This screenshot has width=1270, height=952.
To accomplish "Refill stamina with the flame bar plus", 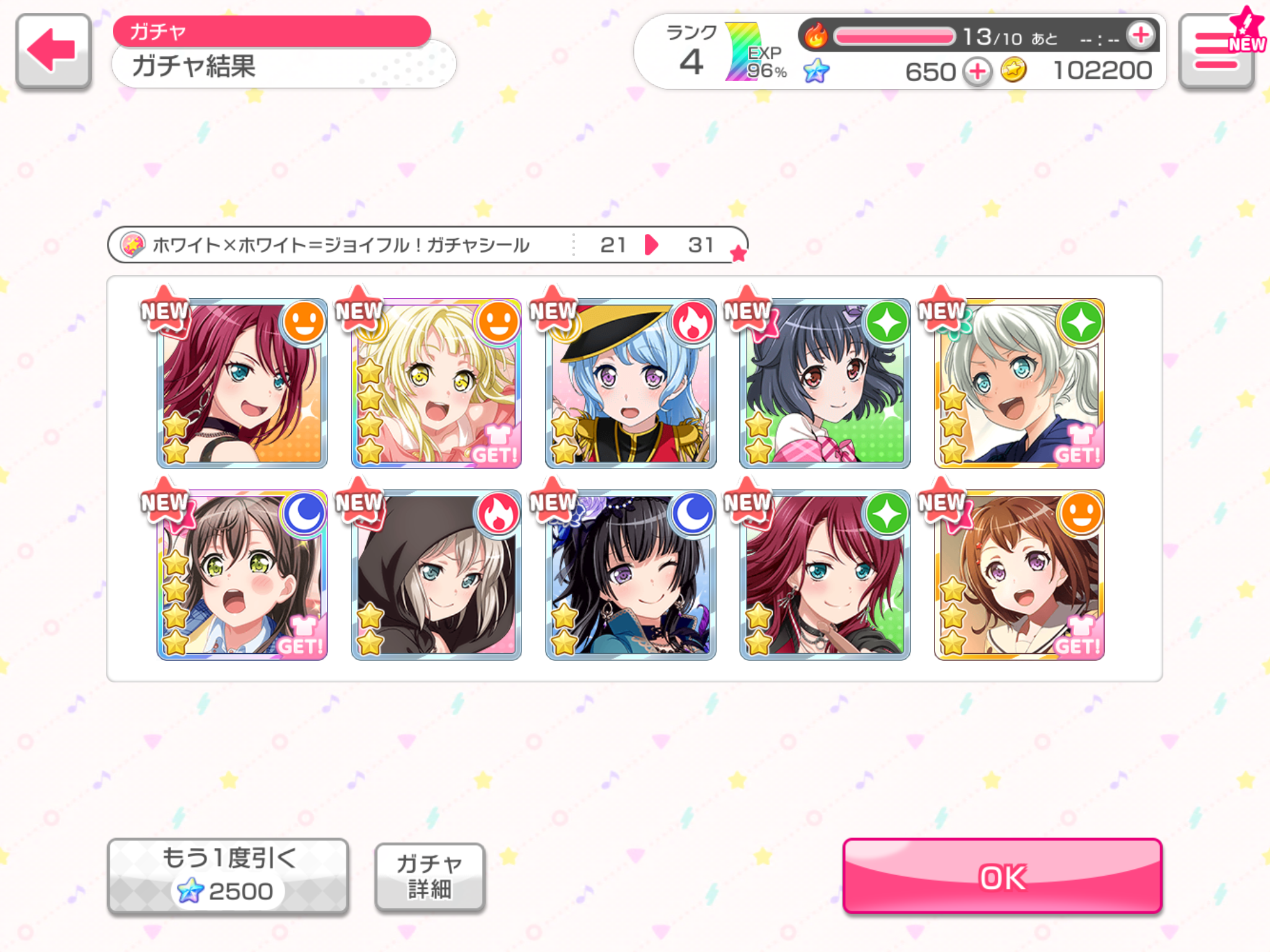I will pos(1140,35).
